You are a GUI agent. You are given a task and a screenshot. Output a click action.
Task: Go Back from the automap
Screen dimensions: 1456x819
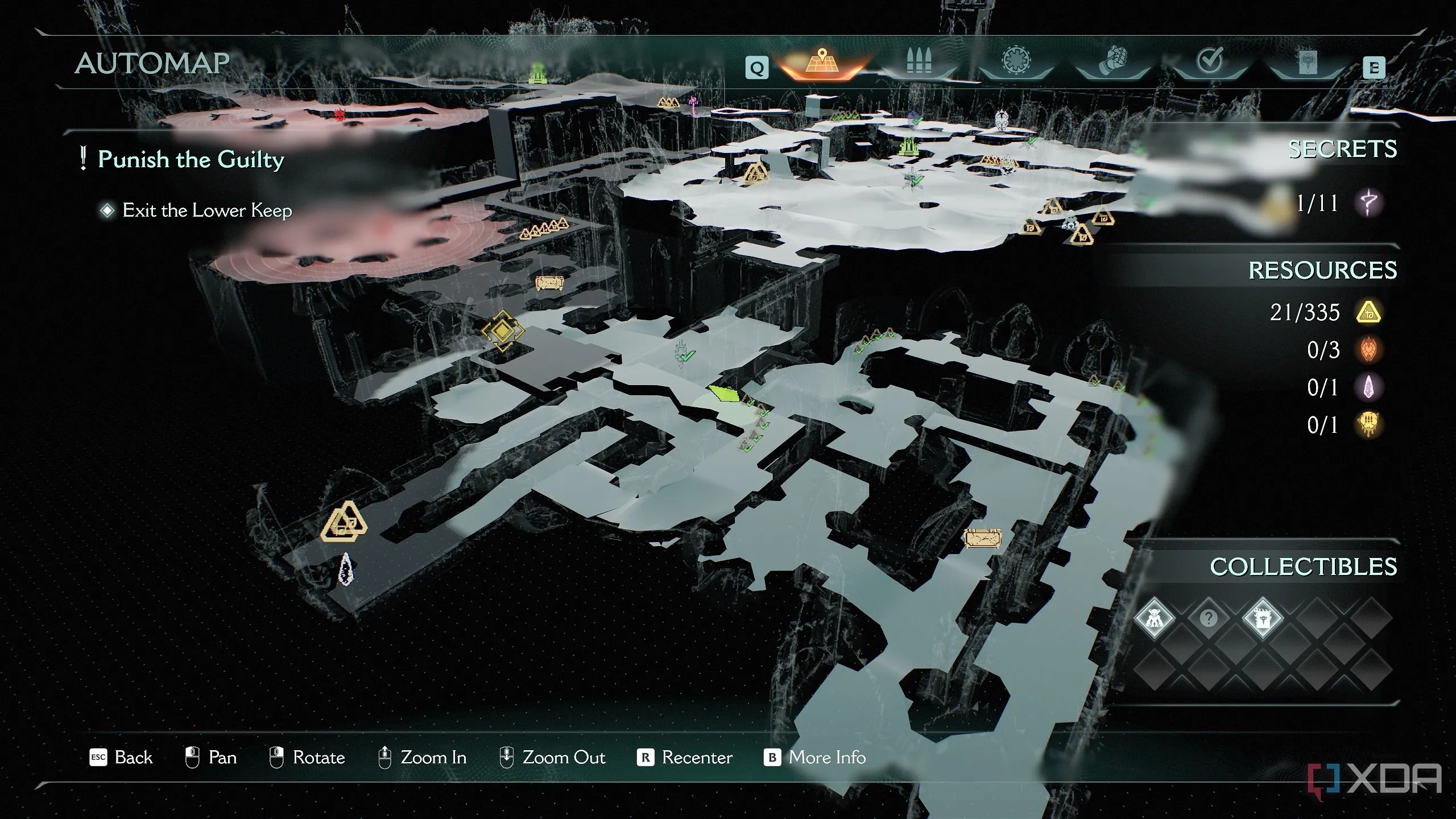click(x=121, y=758)
